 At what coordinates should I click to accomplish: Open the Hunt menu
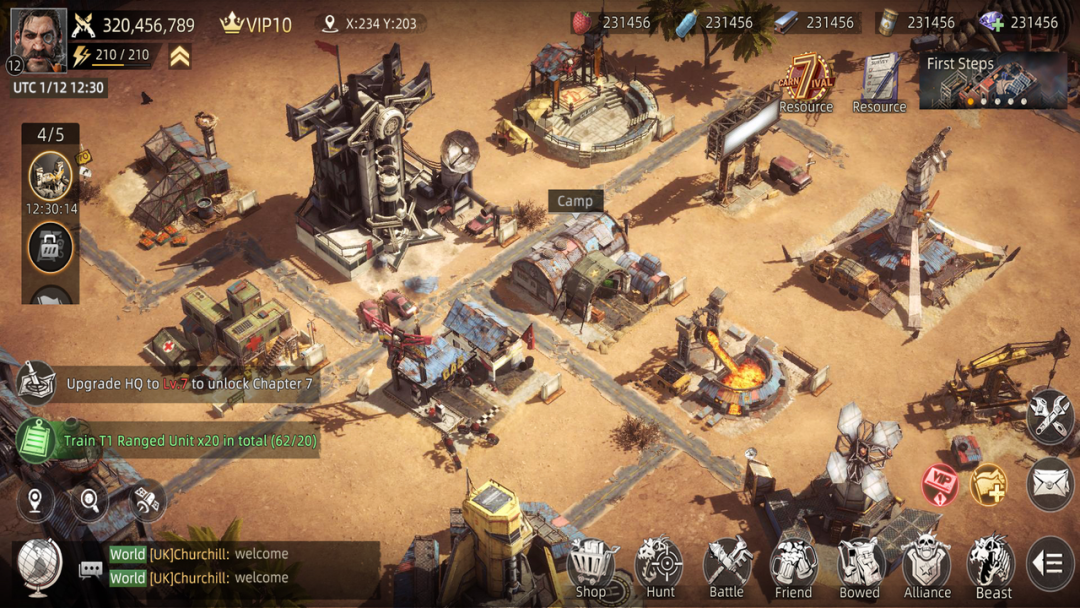click(x=660, y=568)
